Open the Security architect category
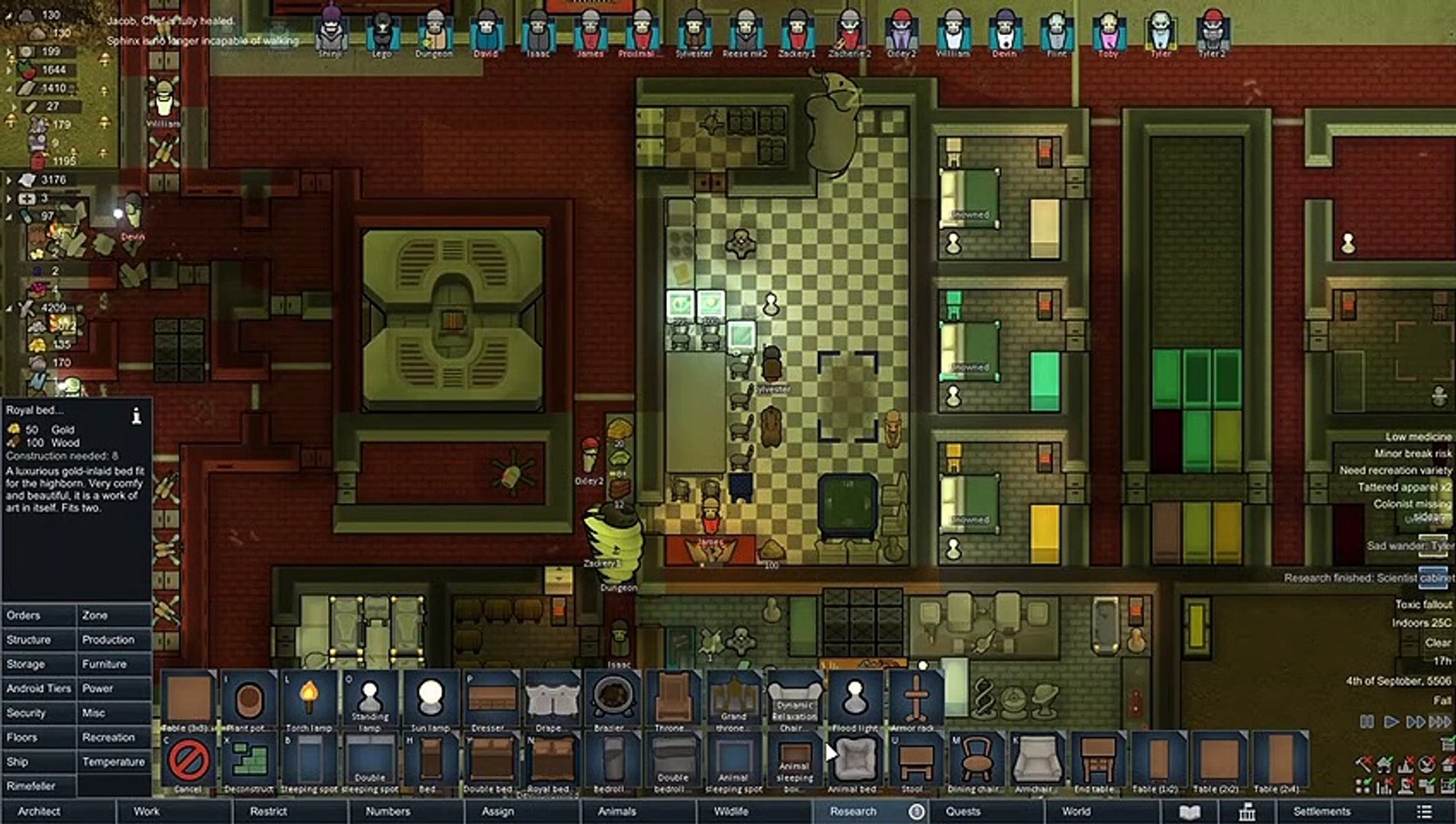1456x824 pixels. pyautogui.click(x=27, y=713)
